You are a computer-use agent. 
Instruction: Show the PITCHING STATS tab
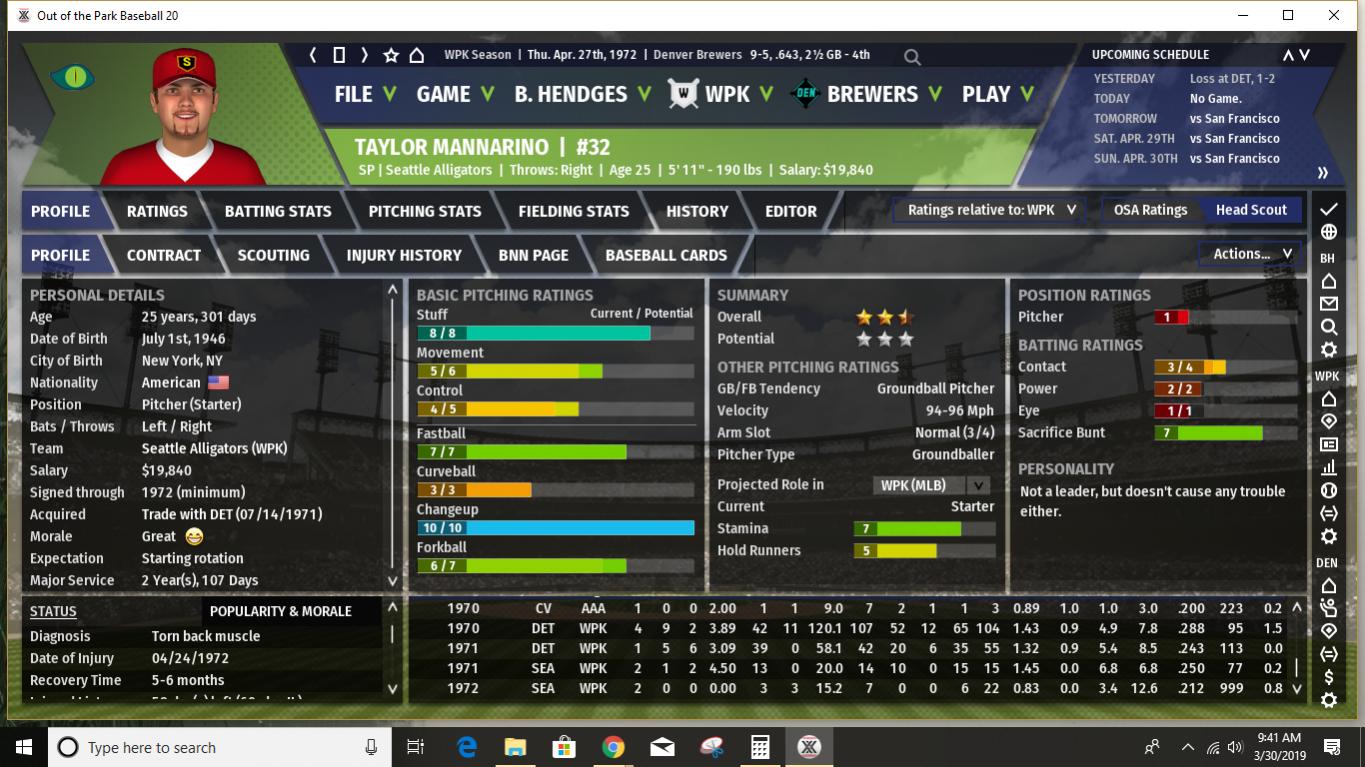point(425,211)
